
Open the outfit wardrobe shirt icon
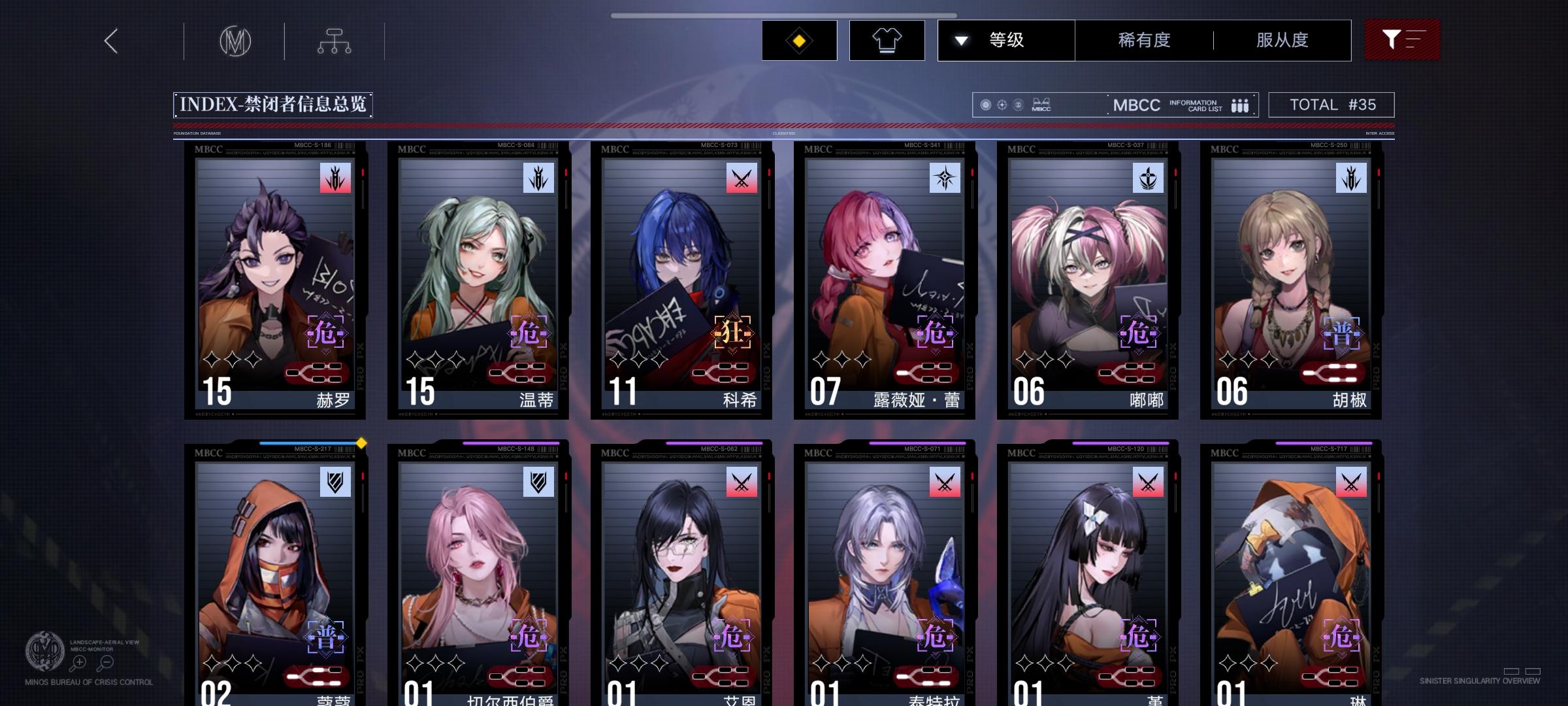point(887,40)
